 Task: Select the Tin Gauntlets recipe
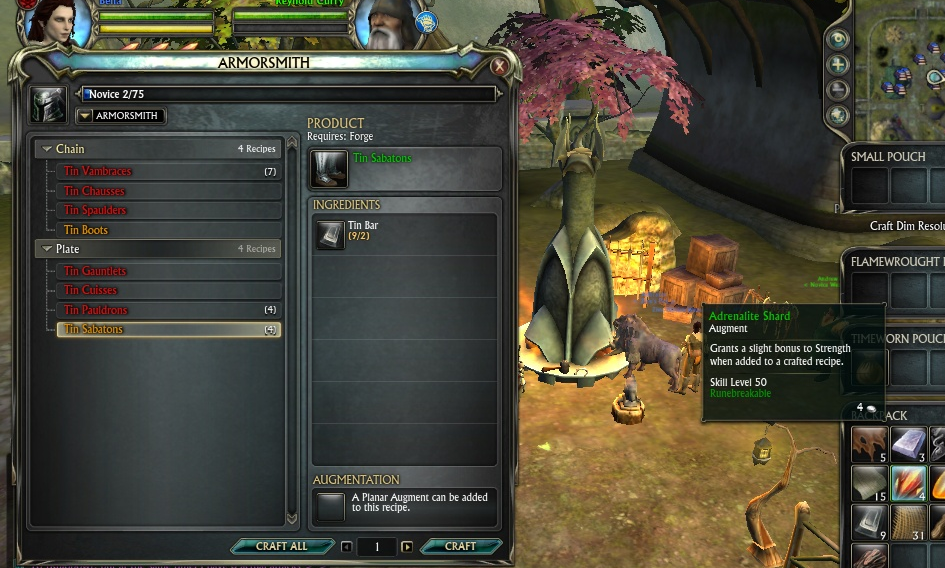click(96, 271)
